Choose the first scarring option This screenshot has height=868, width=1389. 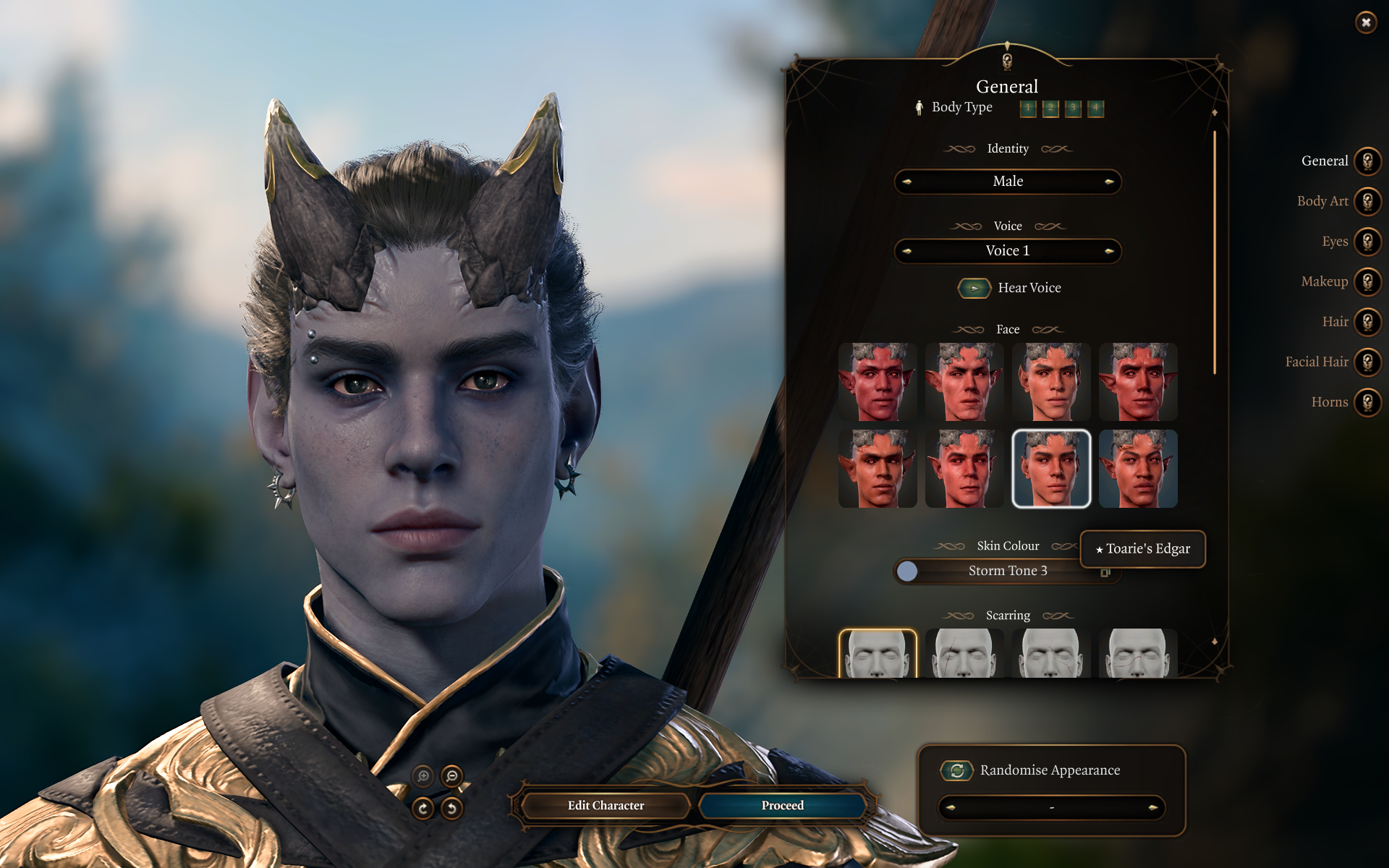pos(878,653)
